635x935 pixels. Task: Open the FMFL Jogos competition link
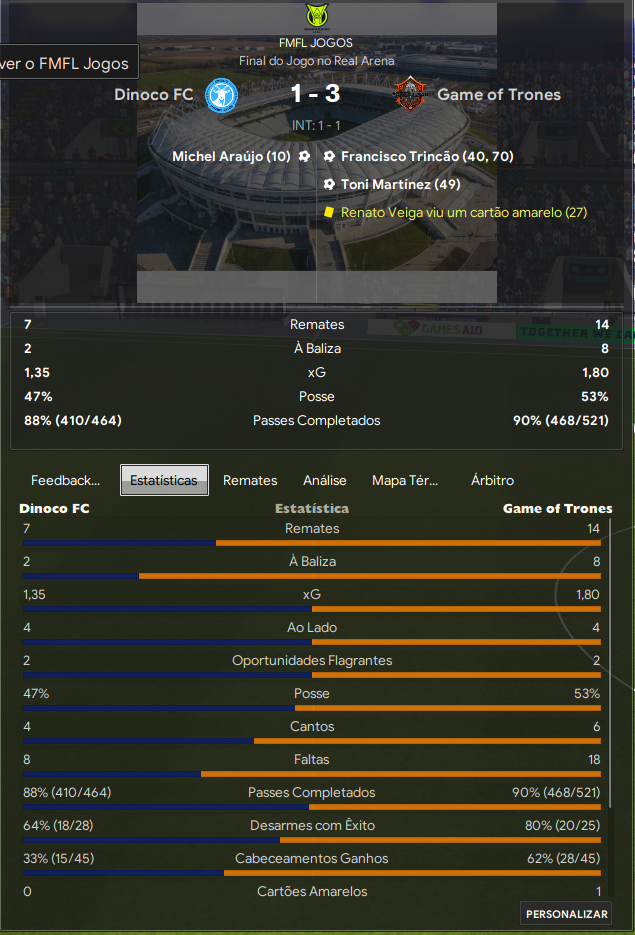316,43
